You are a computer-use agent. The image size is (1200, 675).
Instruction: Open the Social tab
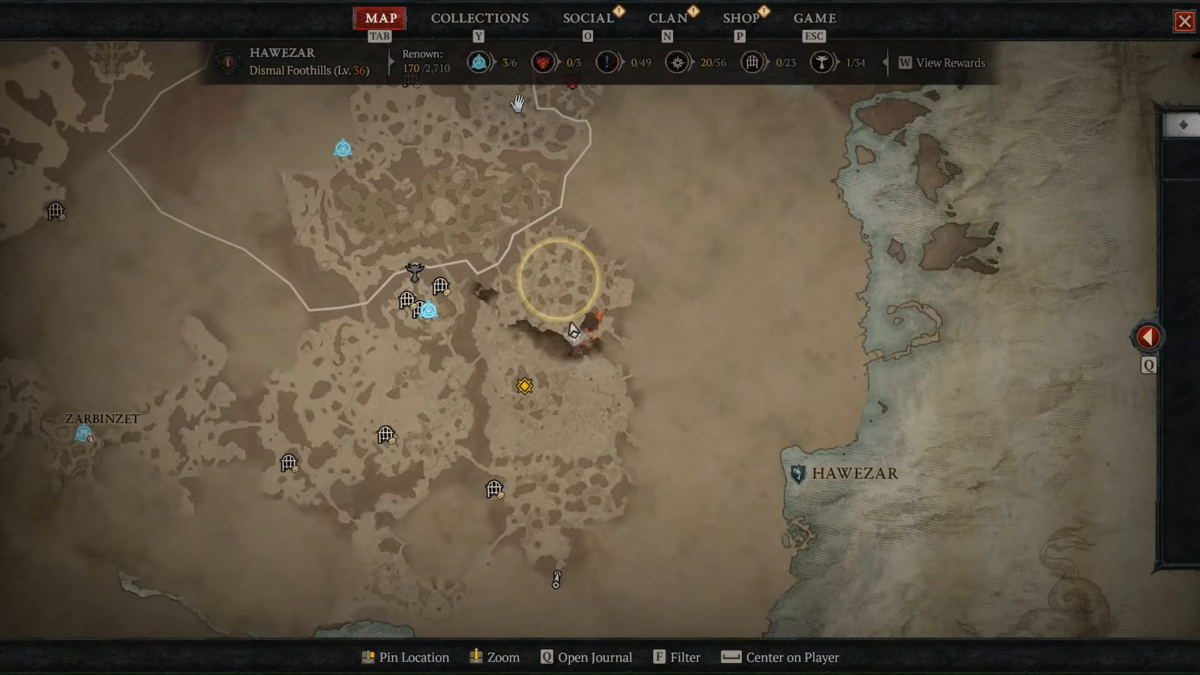pos(588,18)
